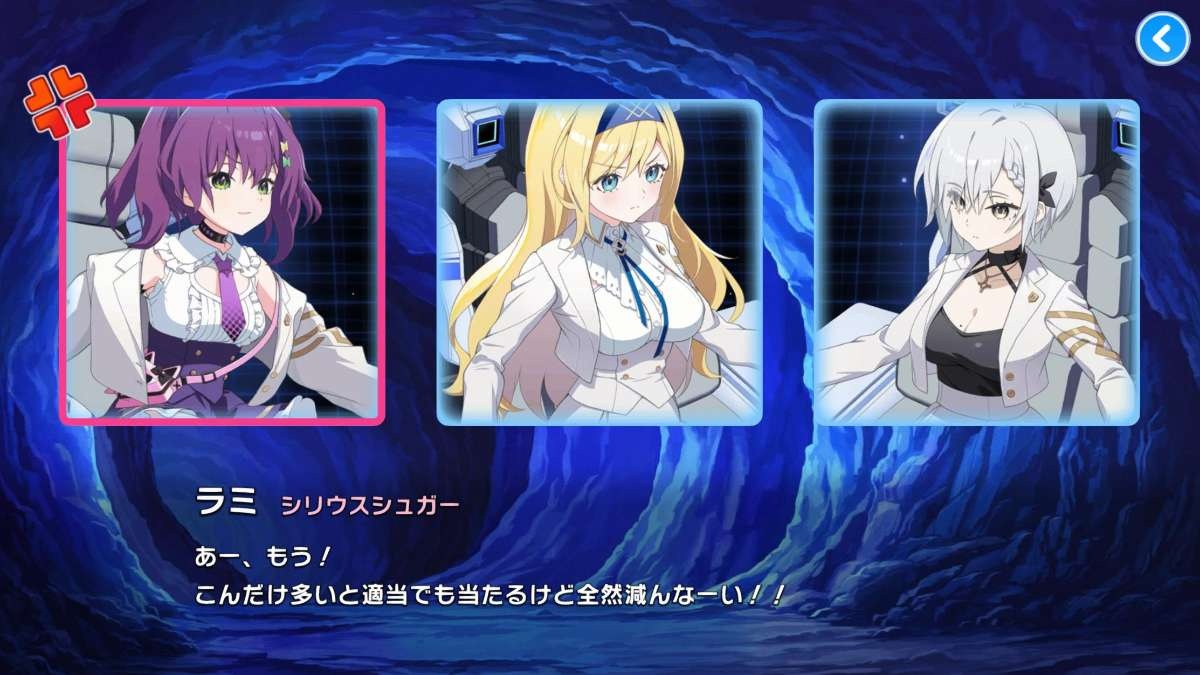1200x675 pixels.
Task: Select the silver-haired girl portrait panel
Action: click(x=976, y=262)
